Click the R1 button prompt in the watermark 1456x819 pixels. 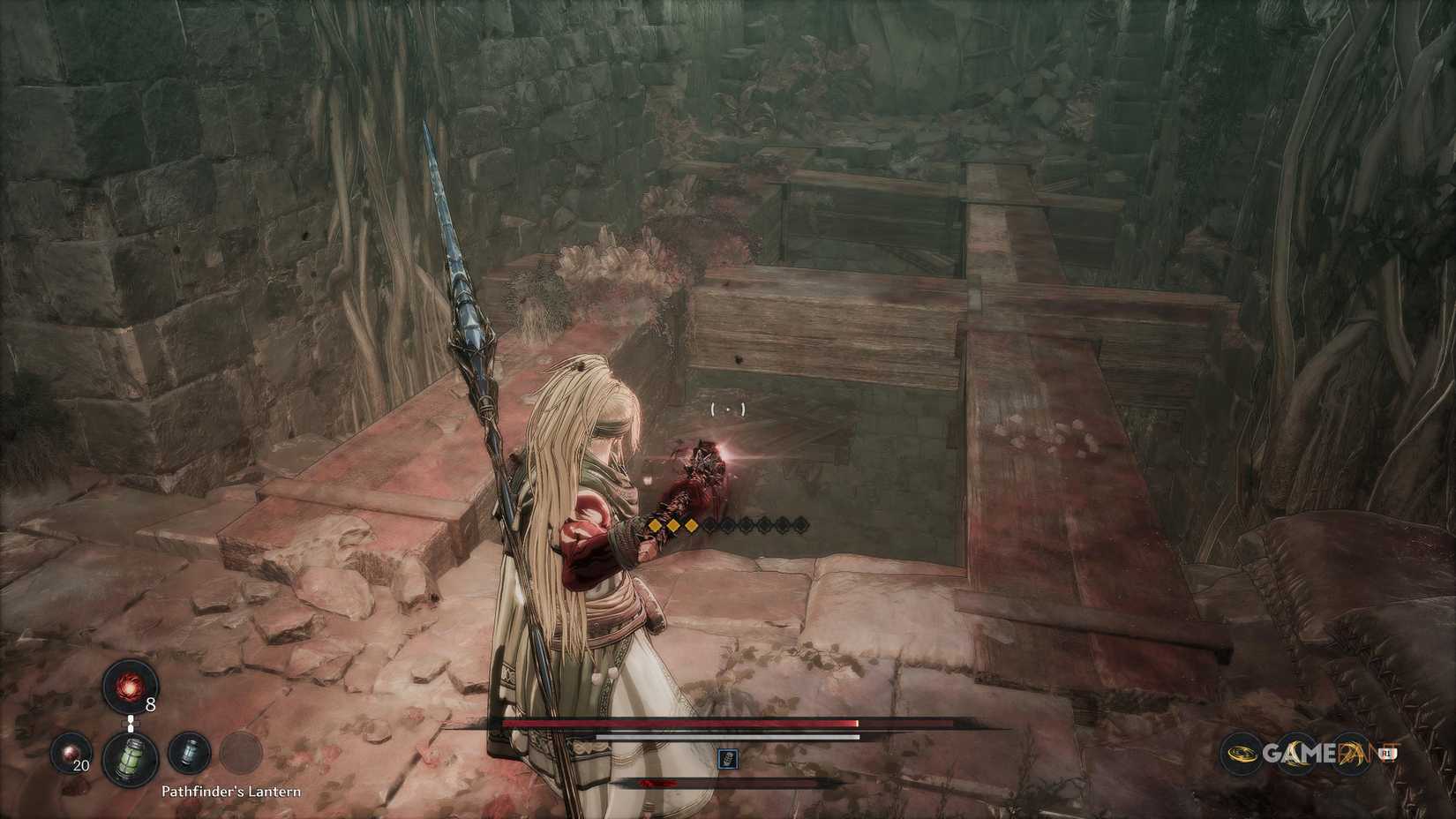click(x=1386, y=754)
